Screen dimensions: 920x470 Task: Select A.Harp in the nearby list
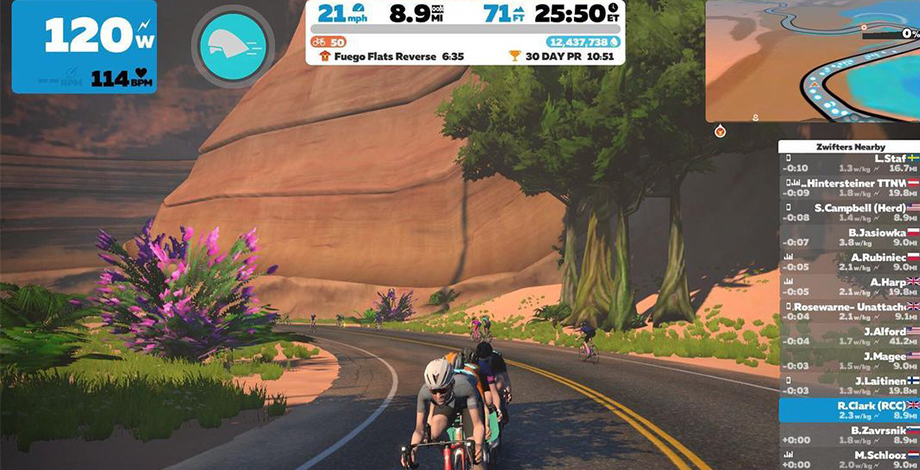(849, 286)
